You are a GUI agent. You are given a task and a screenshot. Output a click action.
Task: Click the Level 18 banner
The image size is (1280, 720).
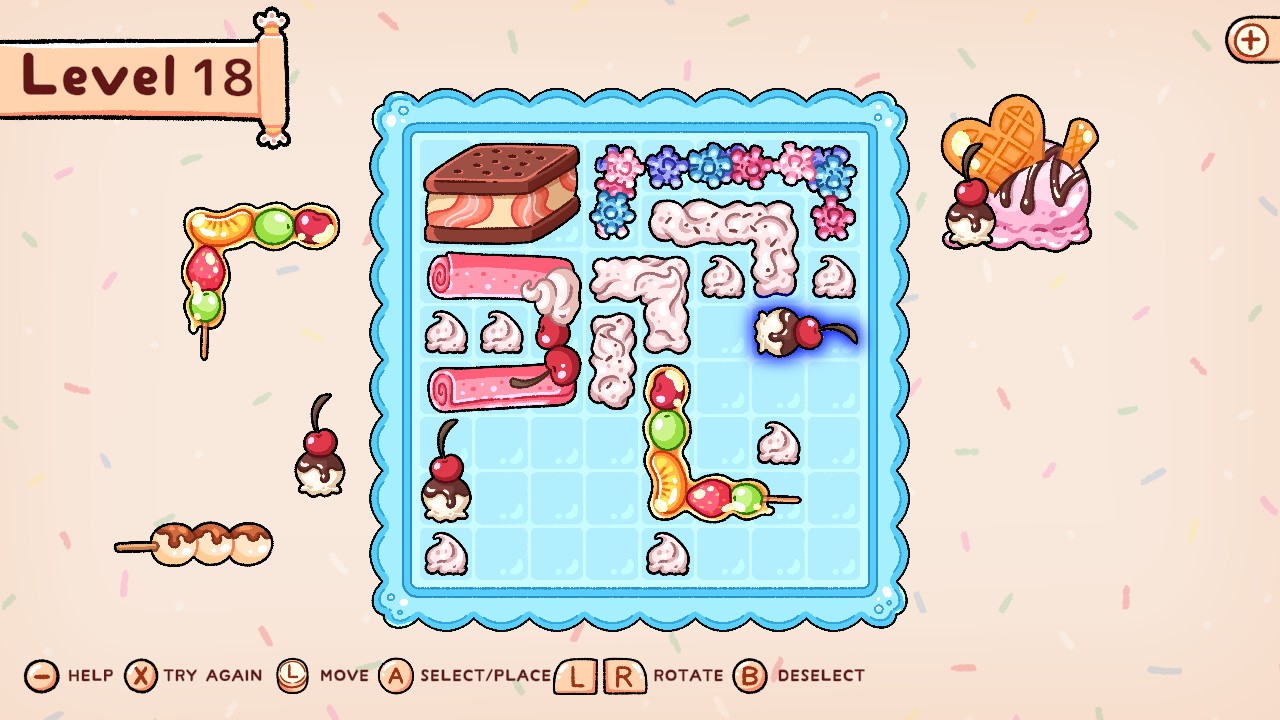coord(130,75)
